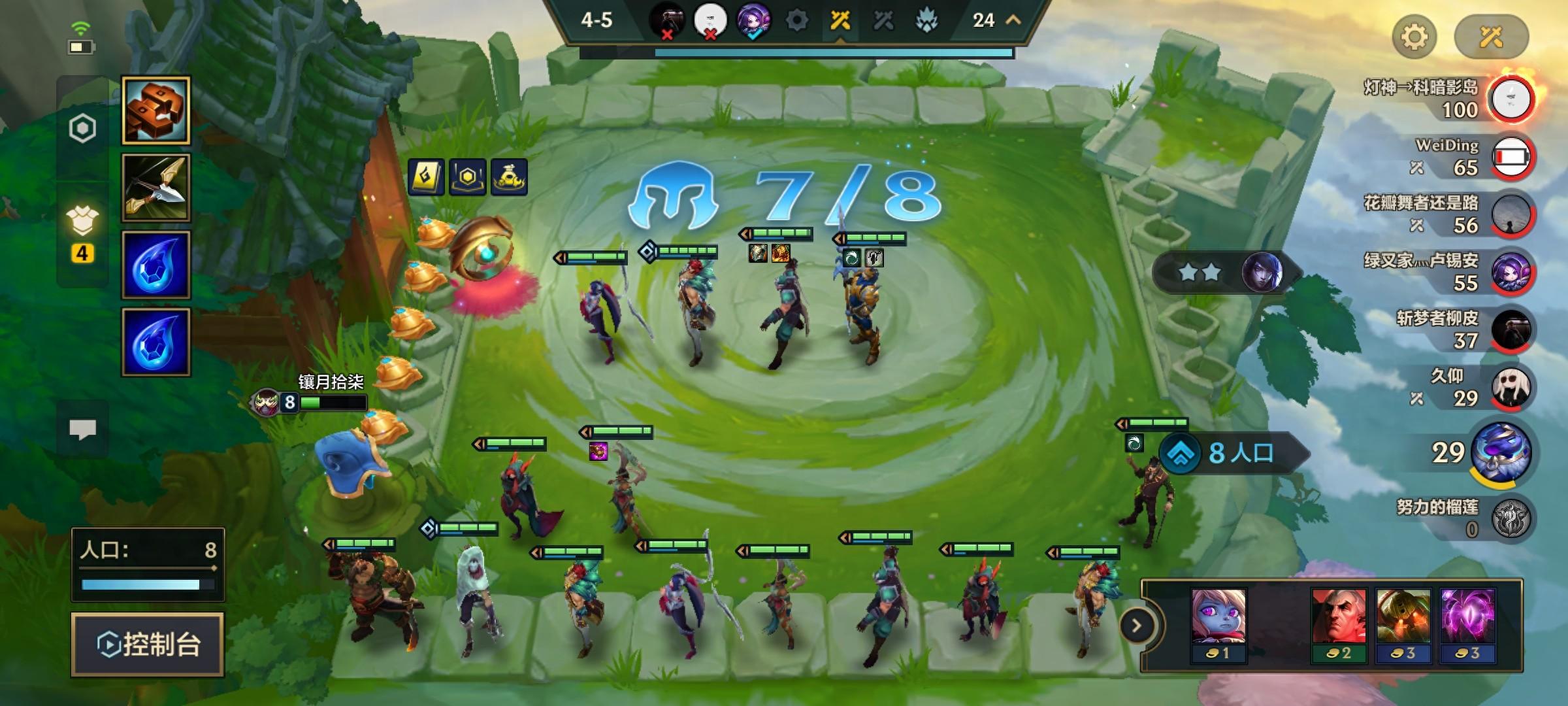View player 久仰 with 29 health

(1511, 387)
